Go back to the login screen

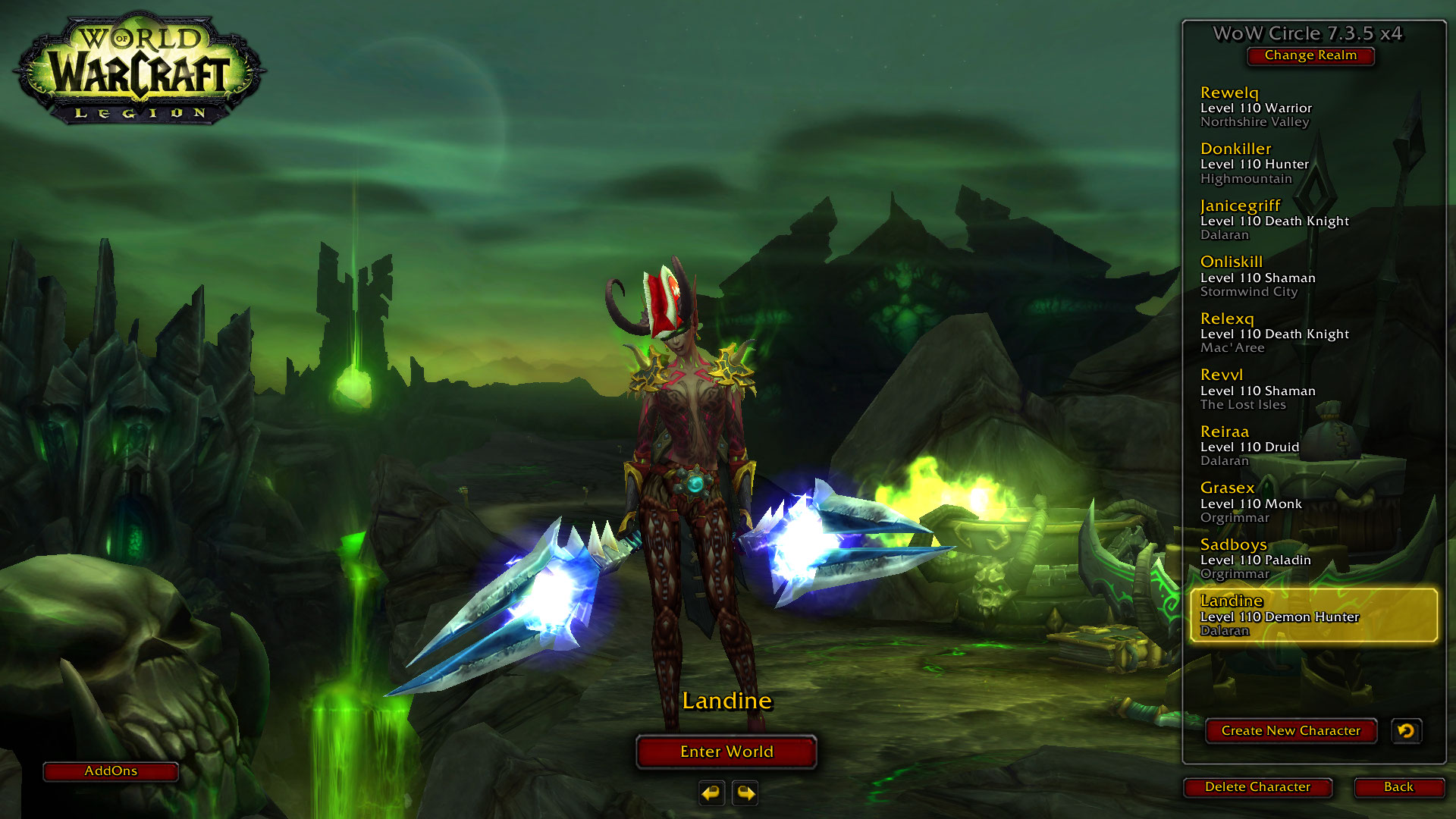(1398, 787)
